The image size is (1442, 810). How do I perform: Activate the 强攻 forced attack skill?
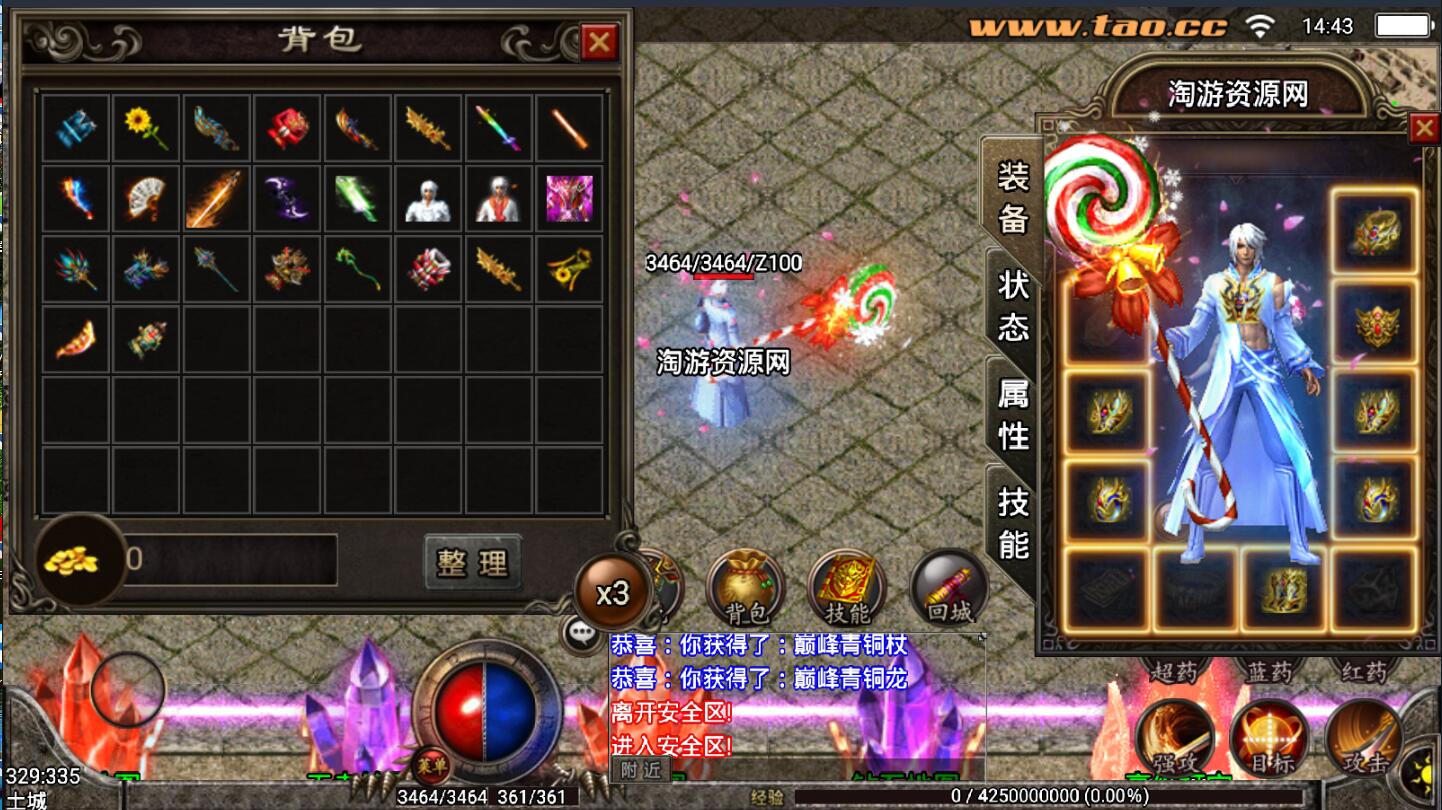pos(1174,740)
